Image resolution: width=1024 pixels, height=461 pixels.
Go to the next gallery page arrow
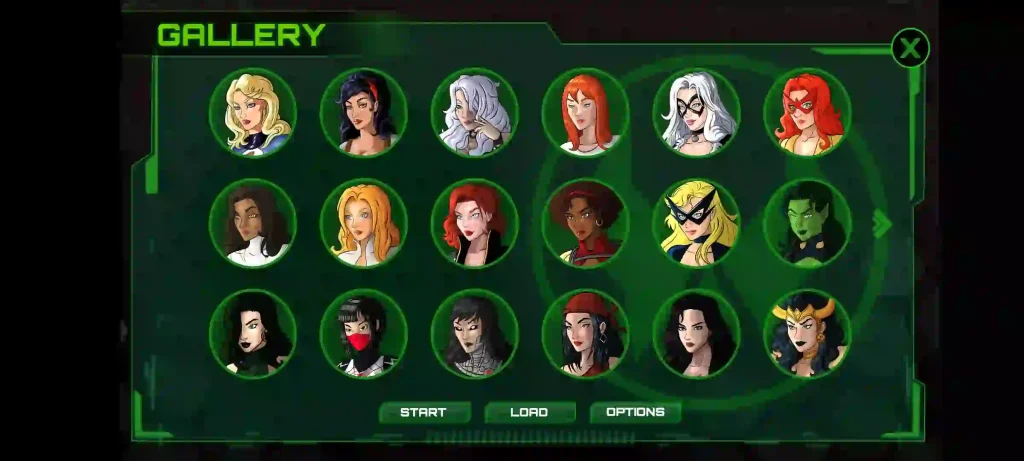(x=882, y=223)
